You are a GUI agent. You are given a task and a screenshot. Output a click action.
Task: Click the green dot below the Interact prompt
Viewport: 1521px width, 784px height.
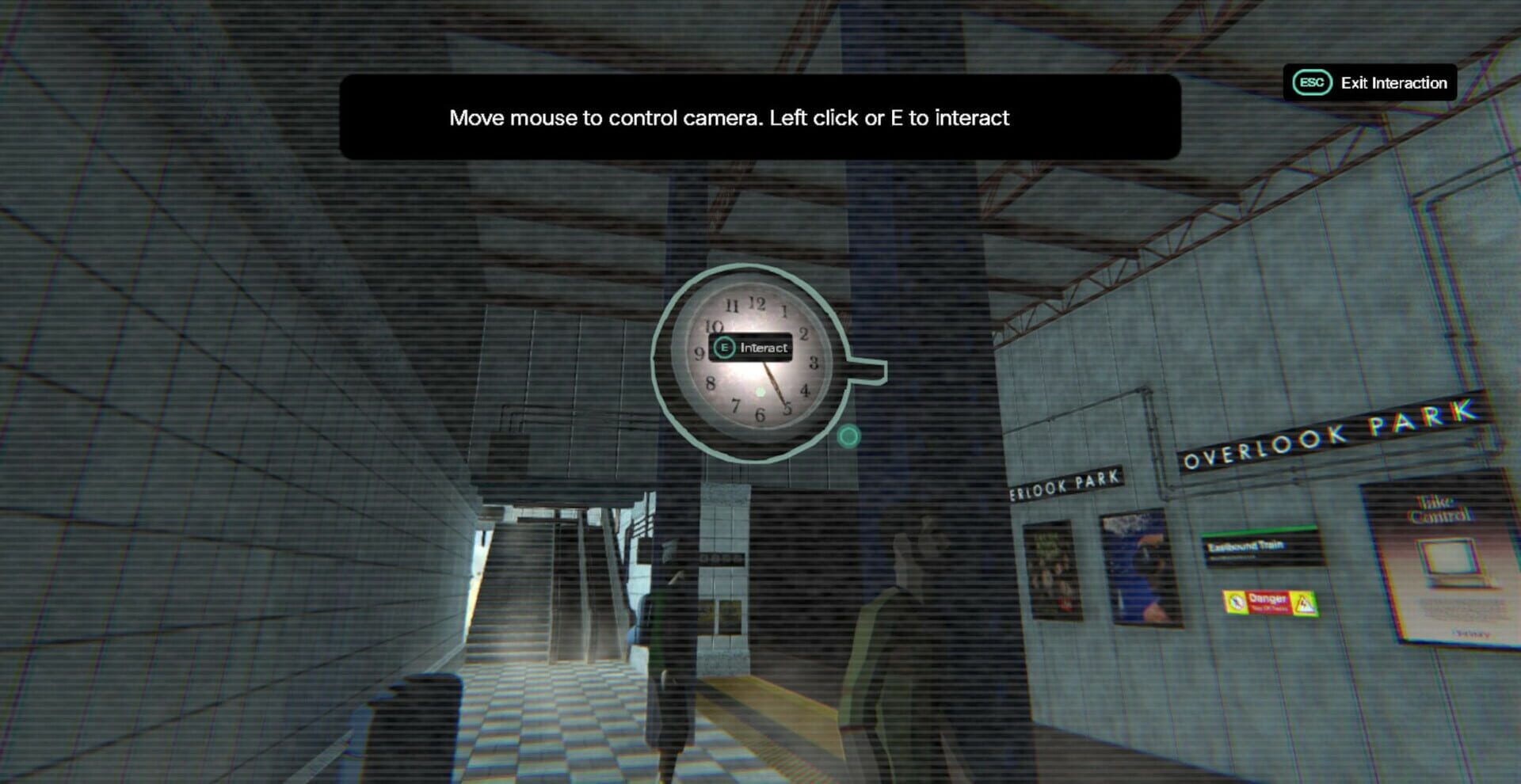[x=760, y=392]
